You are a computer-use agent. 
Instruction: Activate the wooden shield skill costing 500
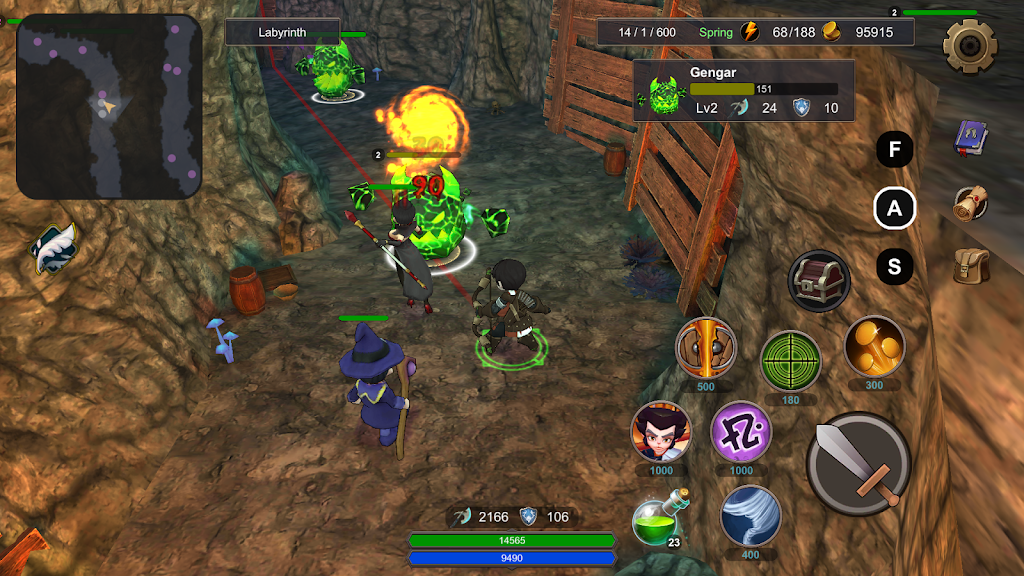click(706, 348)
